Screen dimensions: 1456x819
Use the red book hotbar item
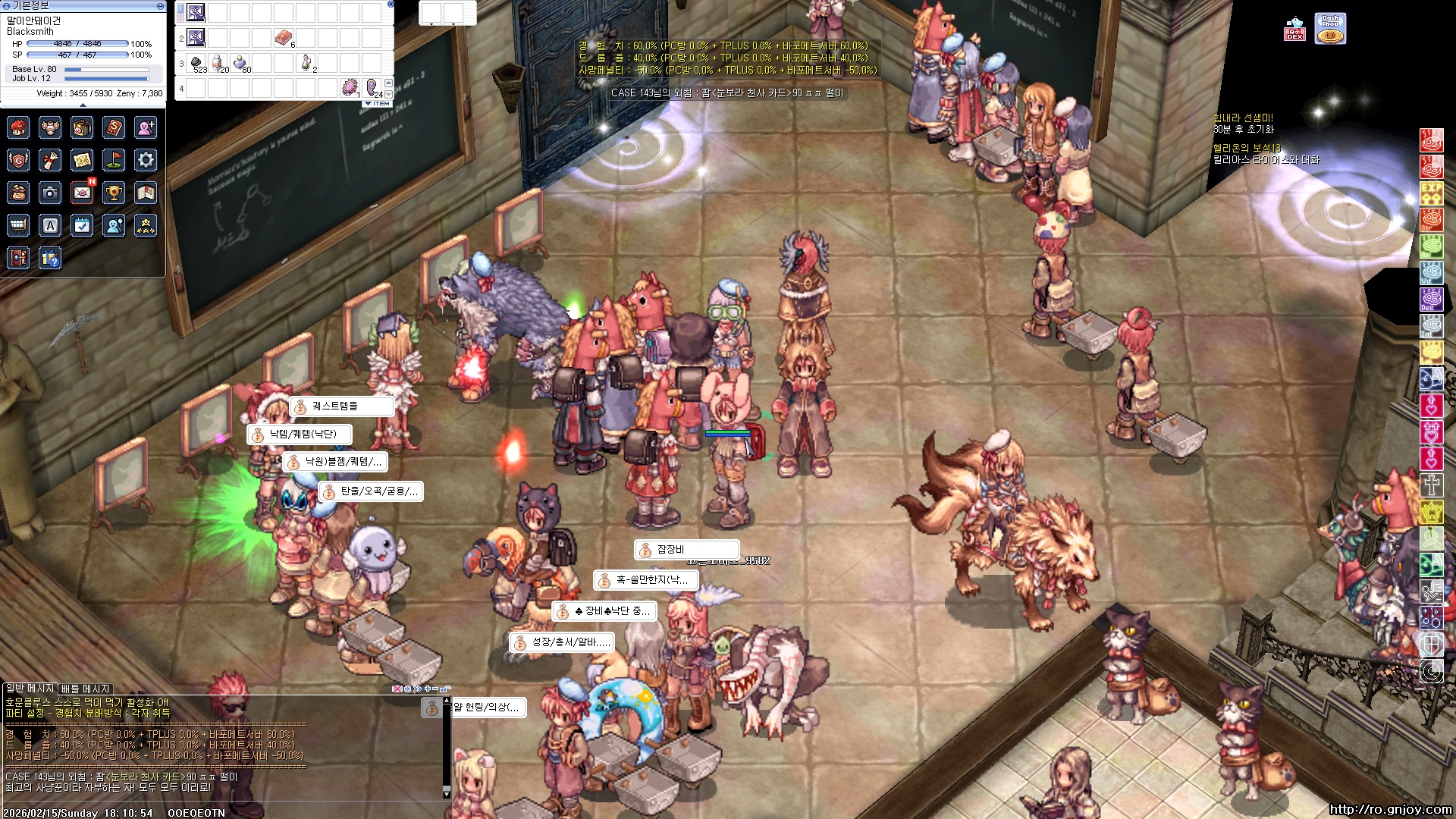tap(283, 37)
